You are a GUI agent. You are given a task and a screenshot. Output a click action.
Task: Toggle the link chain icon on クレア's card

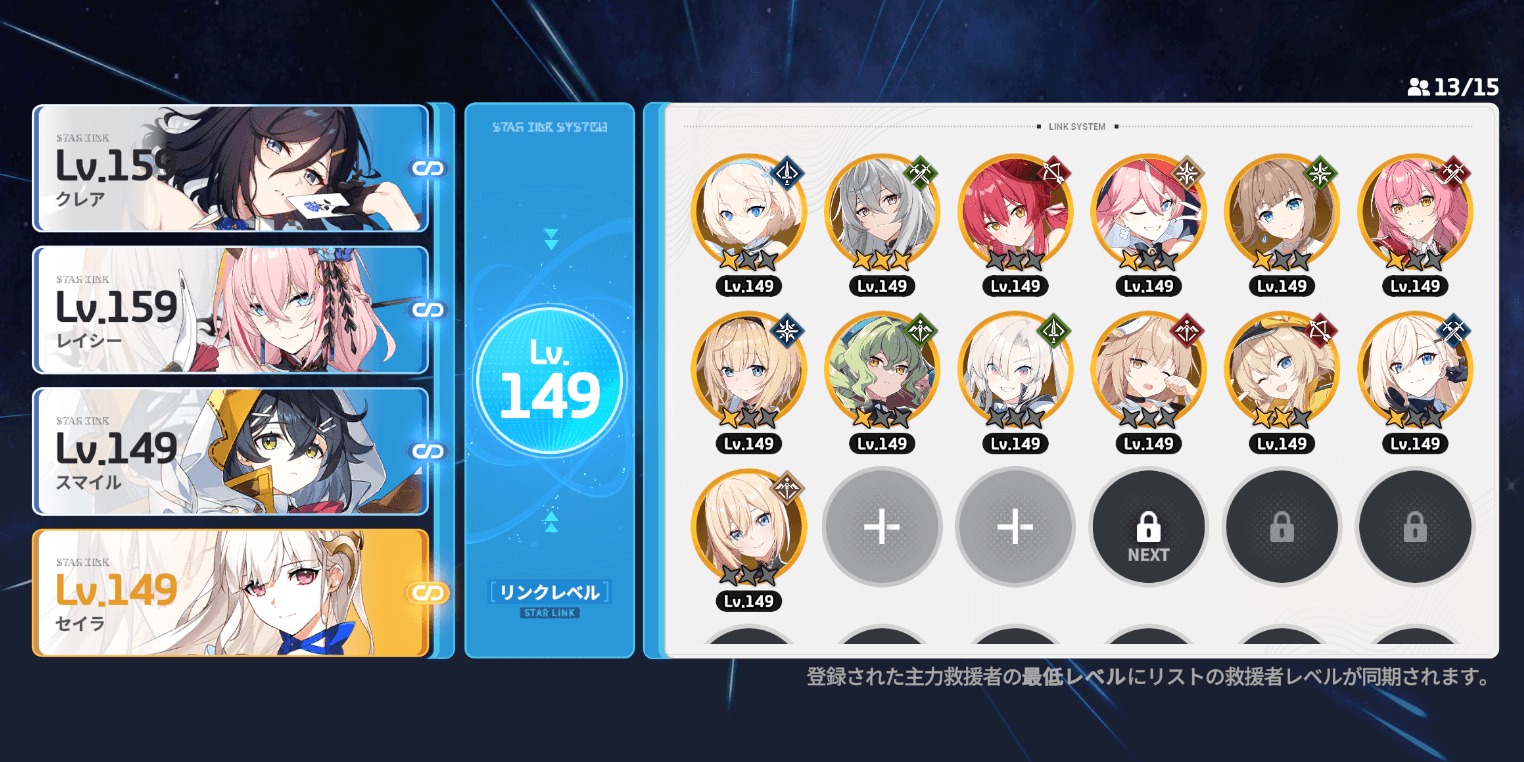[429, 169]
